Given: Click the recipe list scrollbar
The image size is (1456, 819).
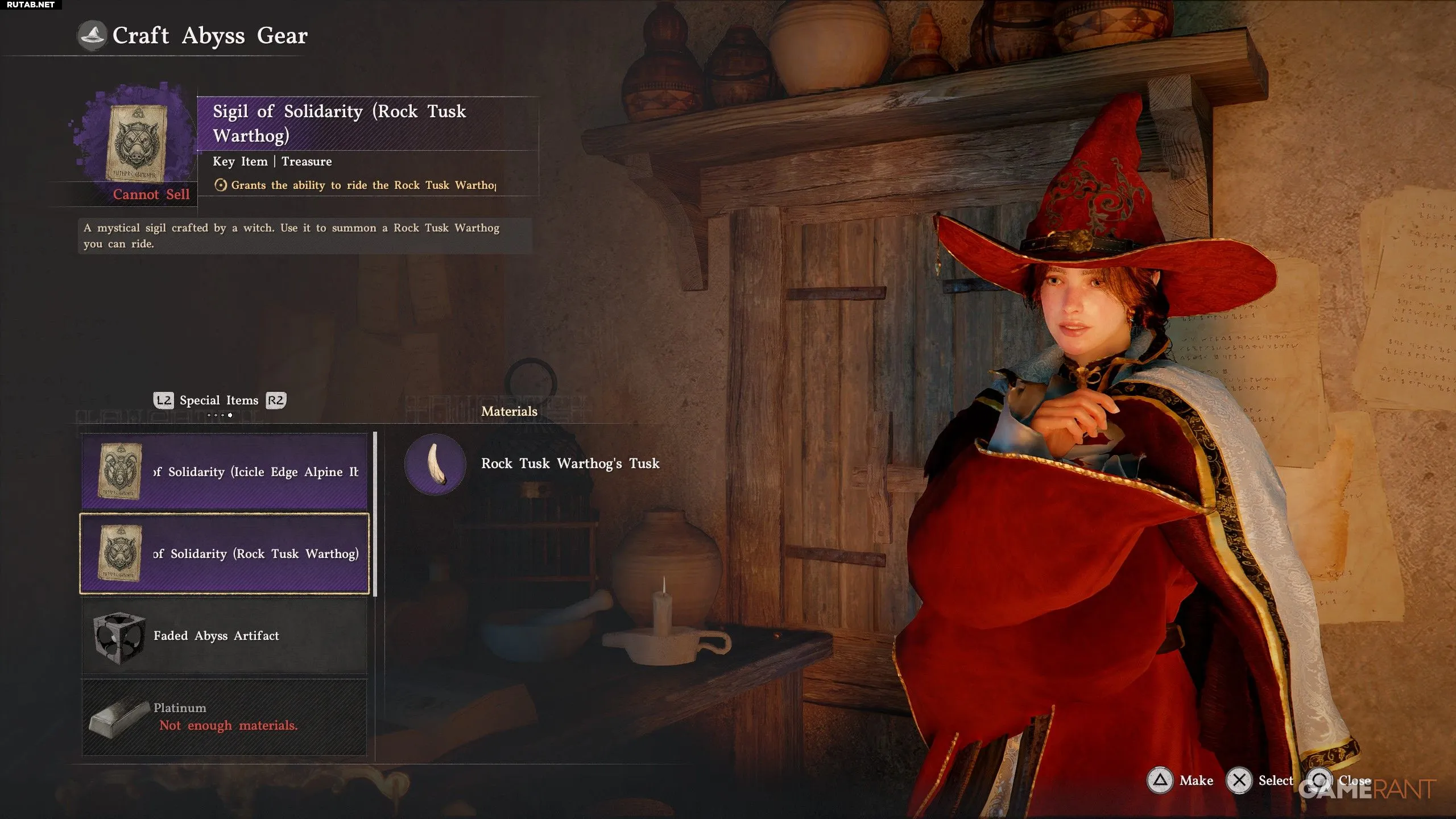Looking at the screenshot, I should (x=375, y=514).
